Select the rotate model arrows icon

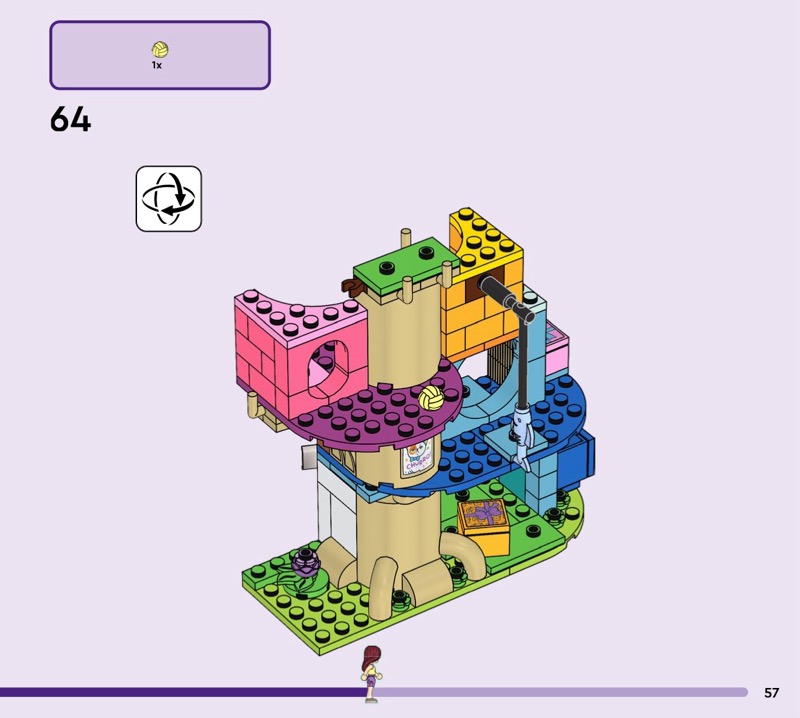point(168,198)
